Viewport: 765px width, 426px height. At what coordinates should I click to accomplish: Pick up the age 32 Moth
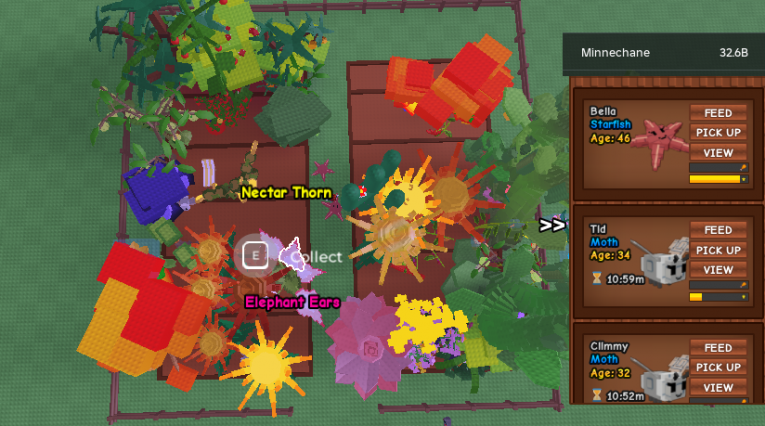tap(718, 367)
